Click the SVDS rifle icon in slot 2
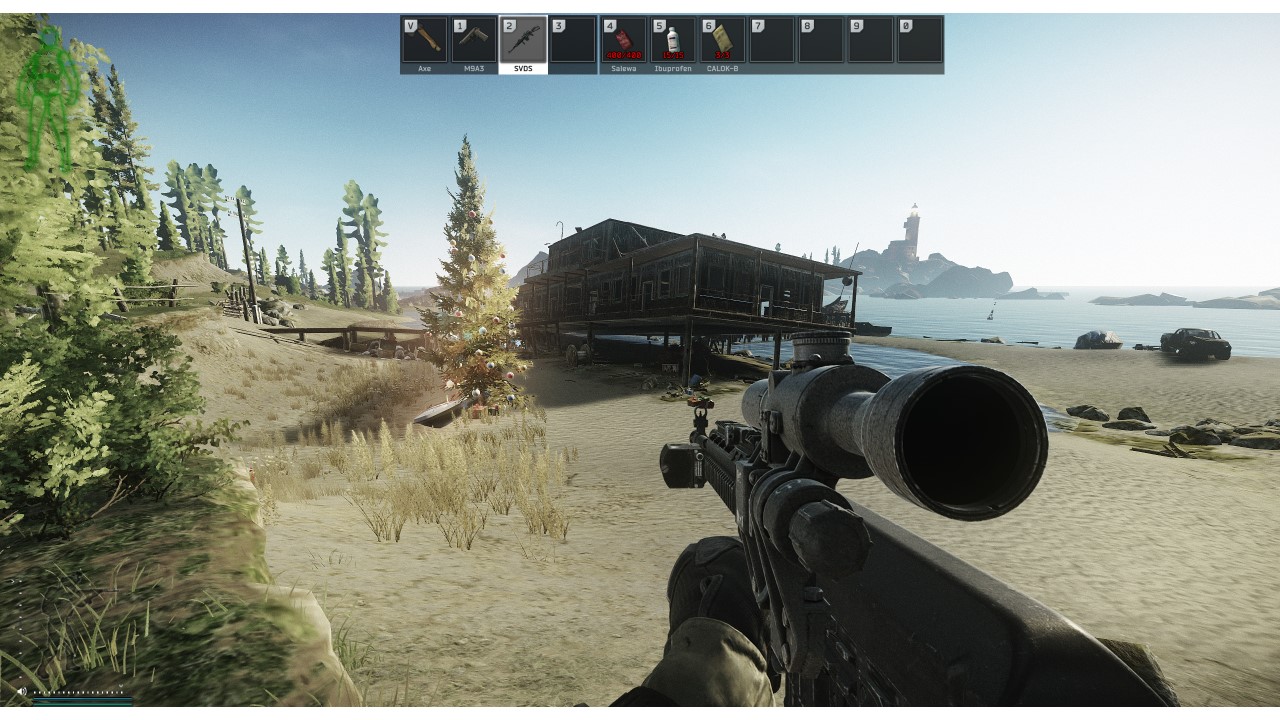 (x=525, y=39)
